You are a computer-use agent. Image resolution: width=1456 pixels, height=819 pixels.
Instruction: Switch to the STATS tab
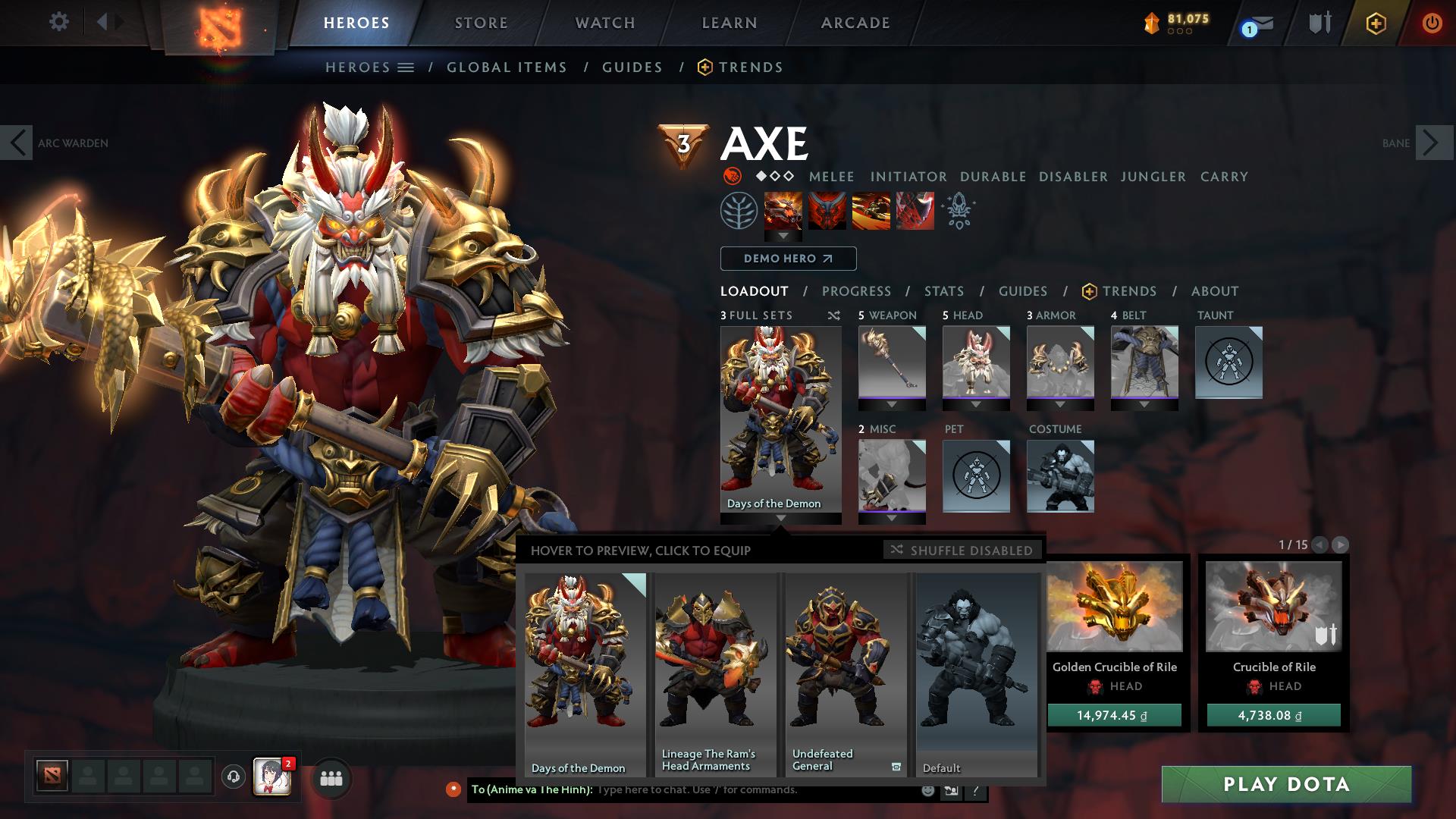(x=943, y=291)
